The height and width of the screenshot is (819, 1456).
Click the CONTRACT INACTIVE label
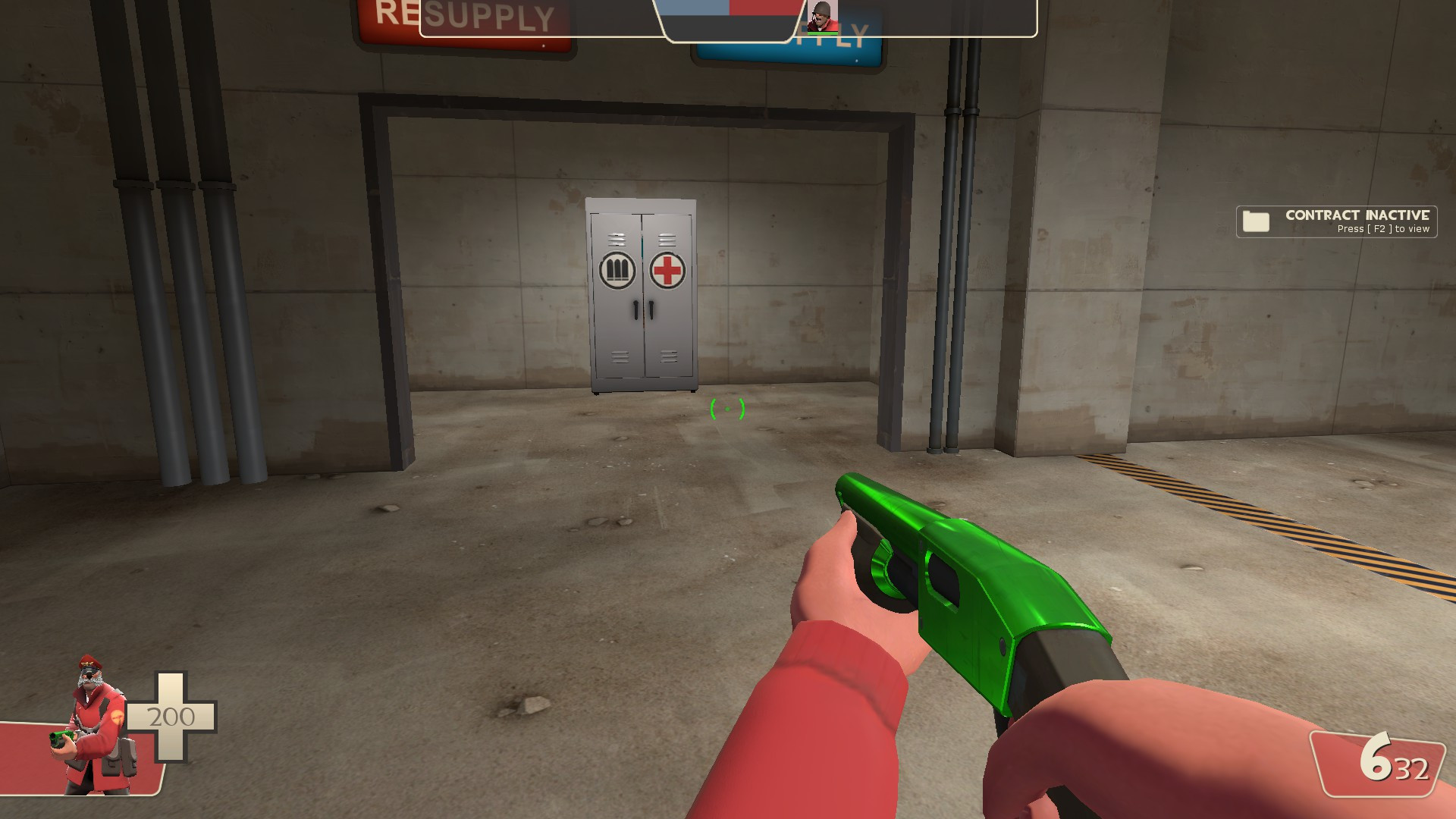coord(1357,216)
